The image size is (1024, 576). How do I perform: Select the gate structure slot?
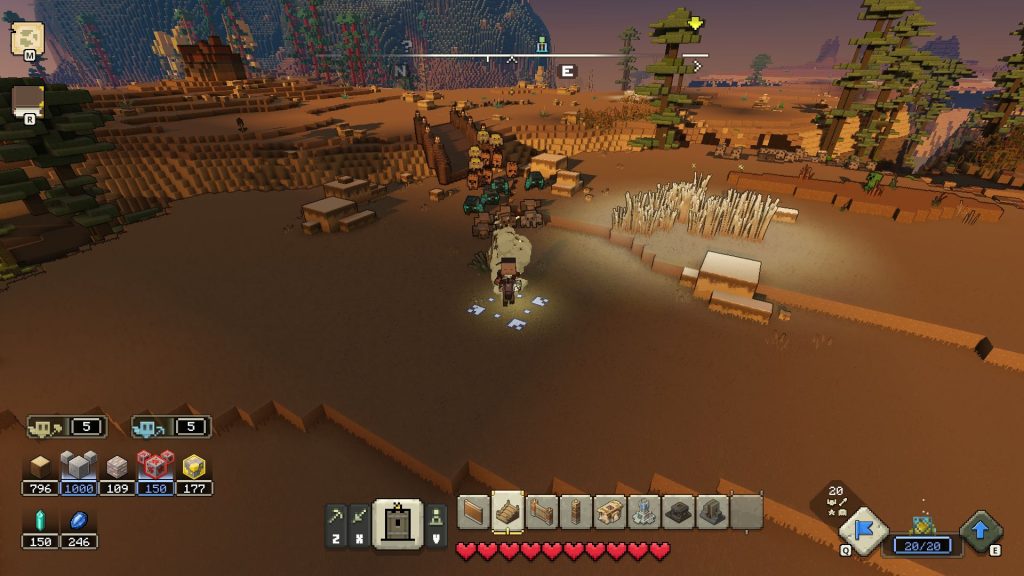click(542, 512)
